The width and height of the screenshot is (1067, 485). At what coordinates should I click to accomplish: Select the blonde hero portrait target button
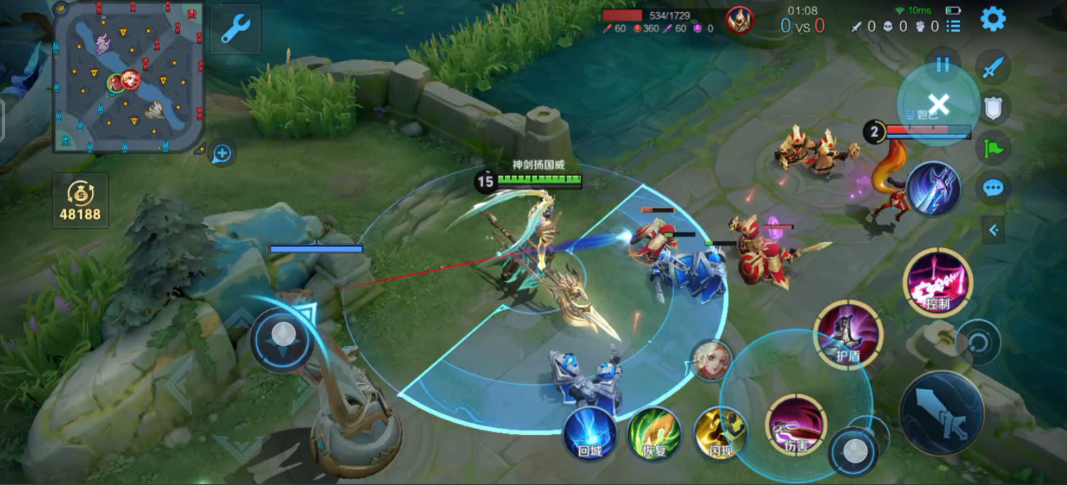tap(710, 360)
